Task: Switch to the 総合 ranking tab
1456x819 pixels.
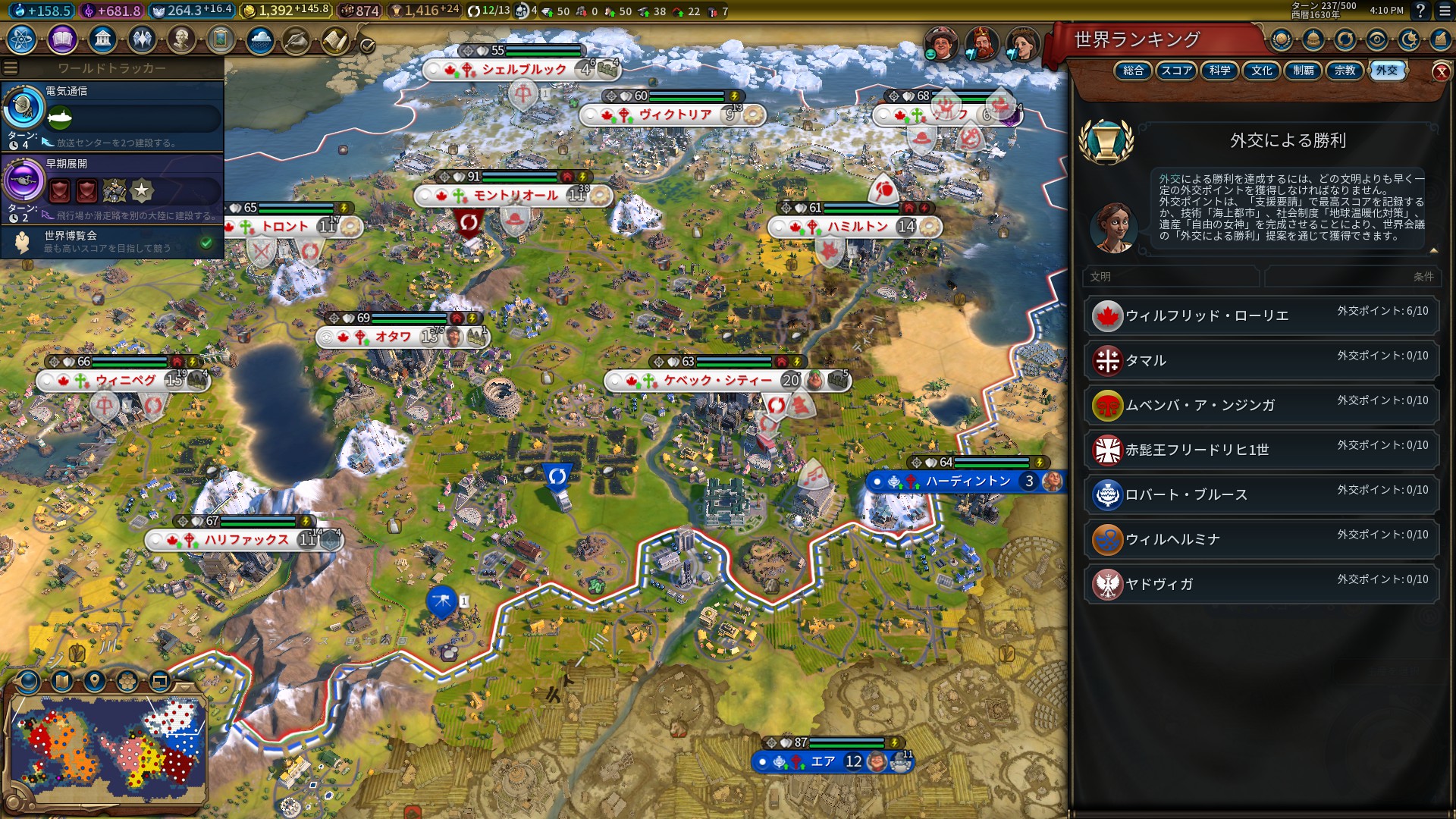Action: click(x=1133, y=71)
